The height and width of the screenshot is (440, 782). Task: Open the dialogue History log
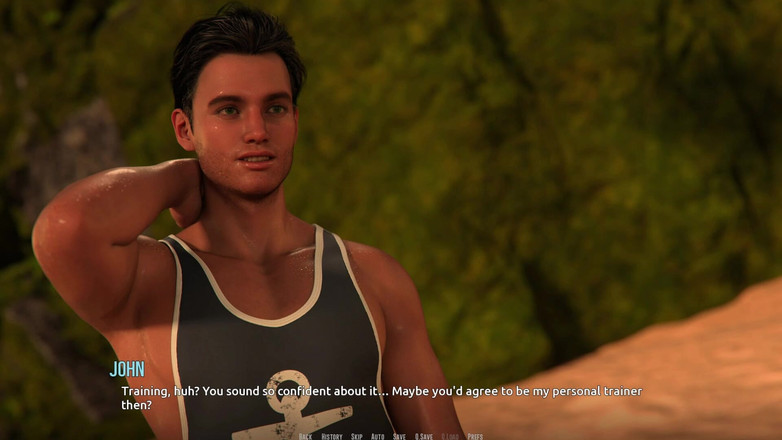tap(332, 436)
